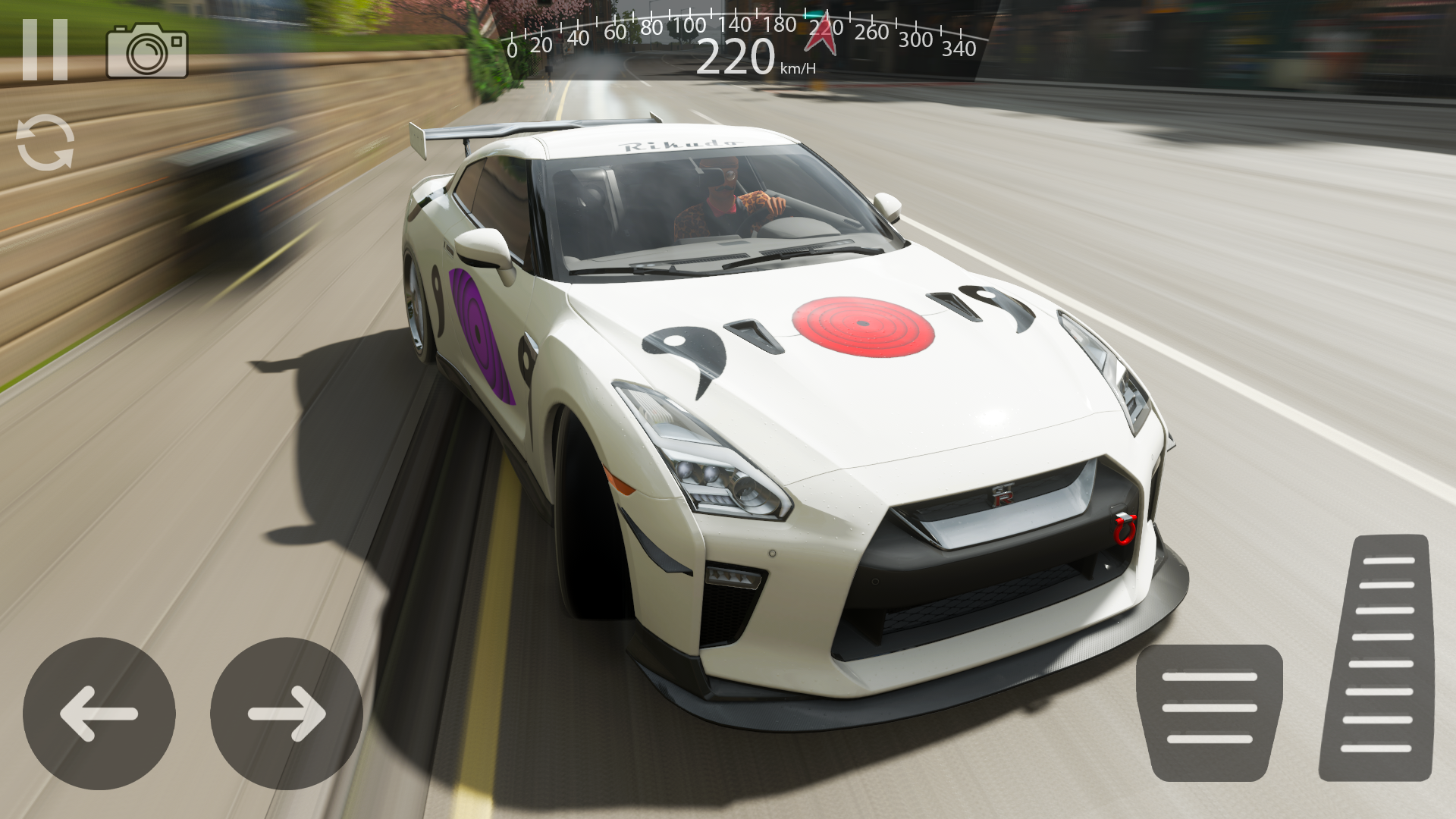Tap the circular arrows reset icon
Screen dimensions: 1456x819
45,142
